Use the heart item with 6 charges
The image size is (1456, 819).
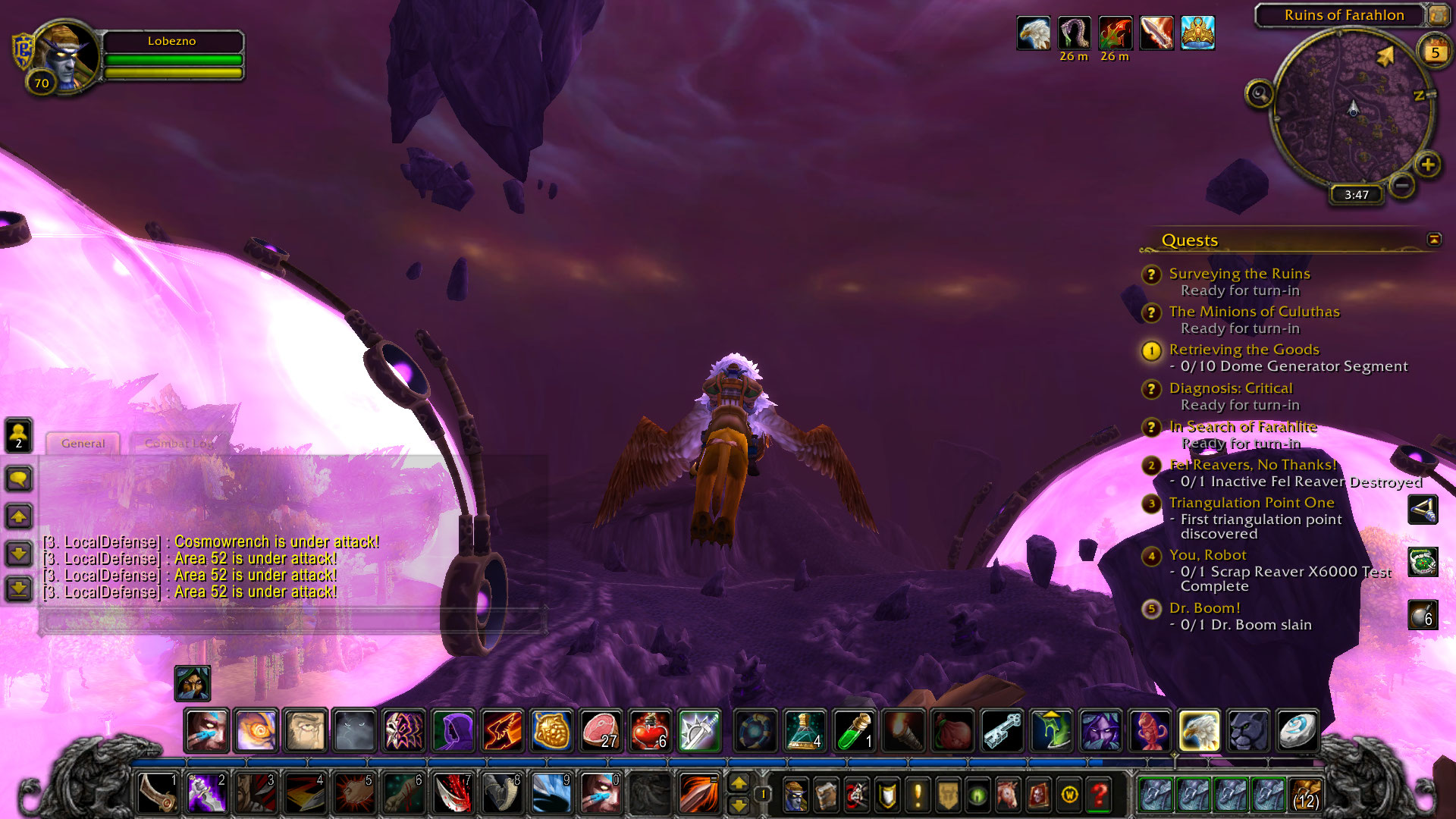point(650,731)
